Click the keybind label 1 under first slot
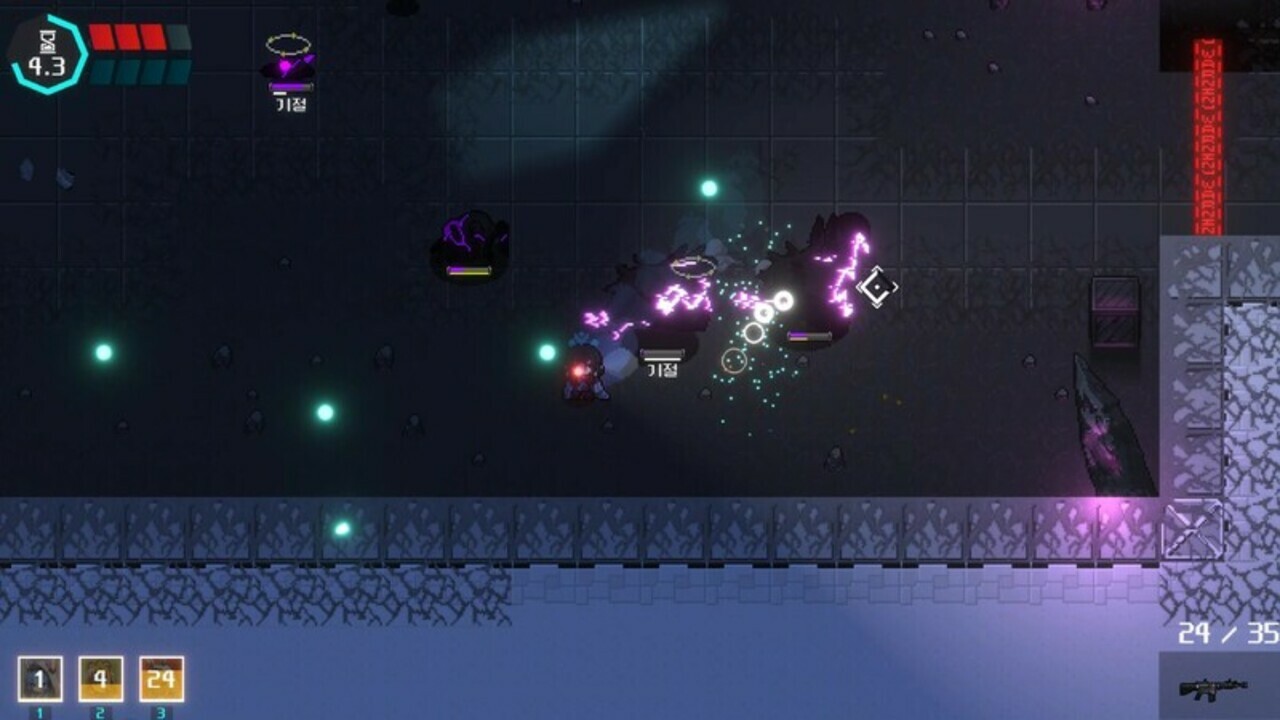The width and height of the screenshot is (1280, 720). point(41,712)
